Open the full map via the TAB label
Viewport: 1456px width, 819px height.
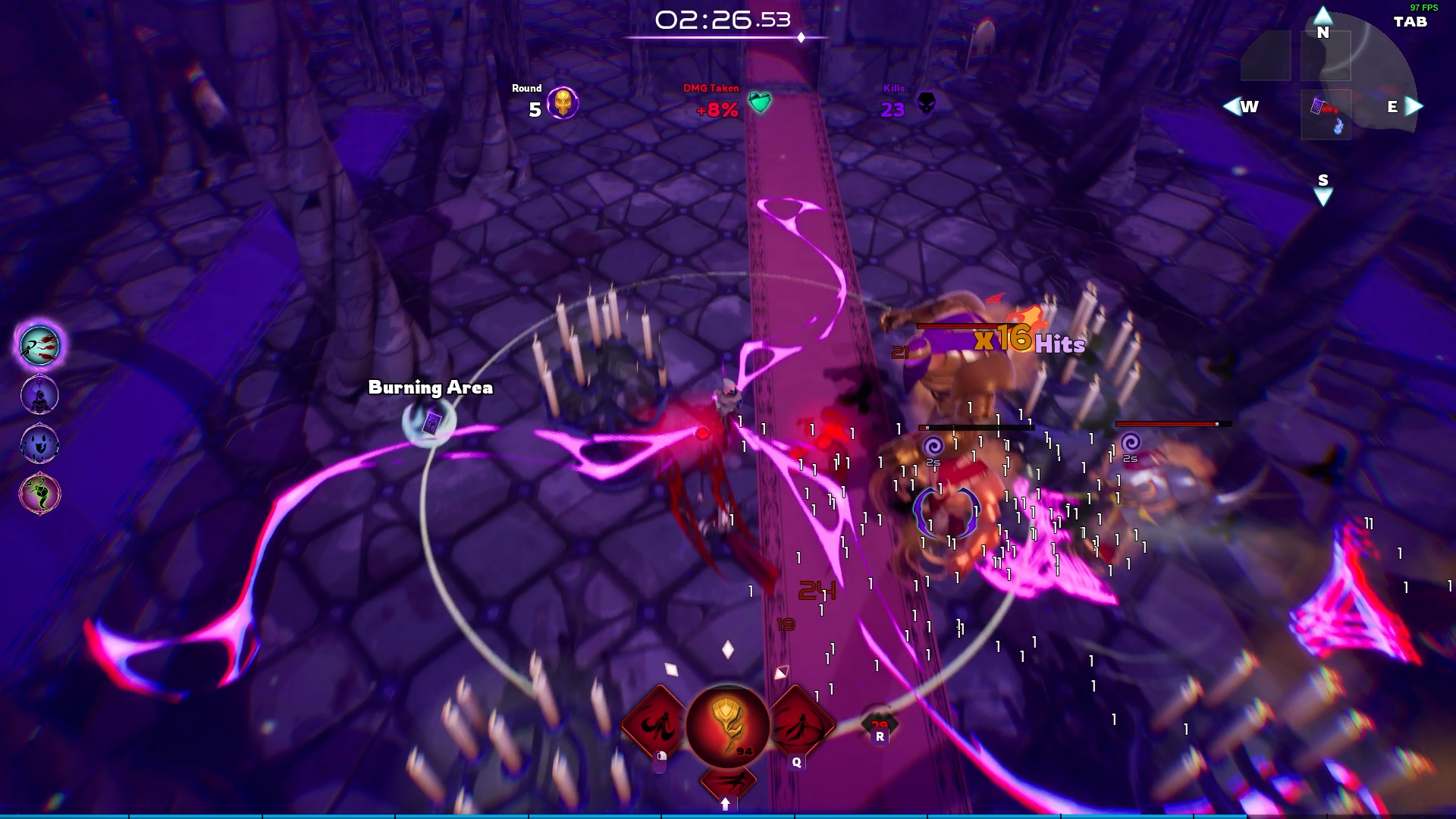pyautogui.click(x=1409, y=23)
